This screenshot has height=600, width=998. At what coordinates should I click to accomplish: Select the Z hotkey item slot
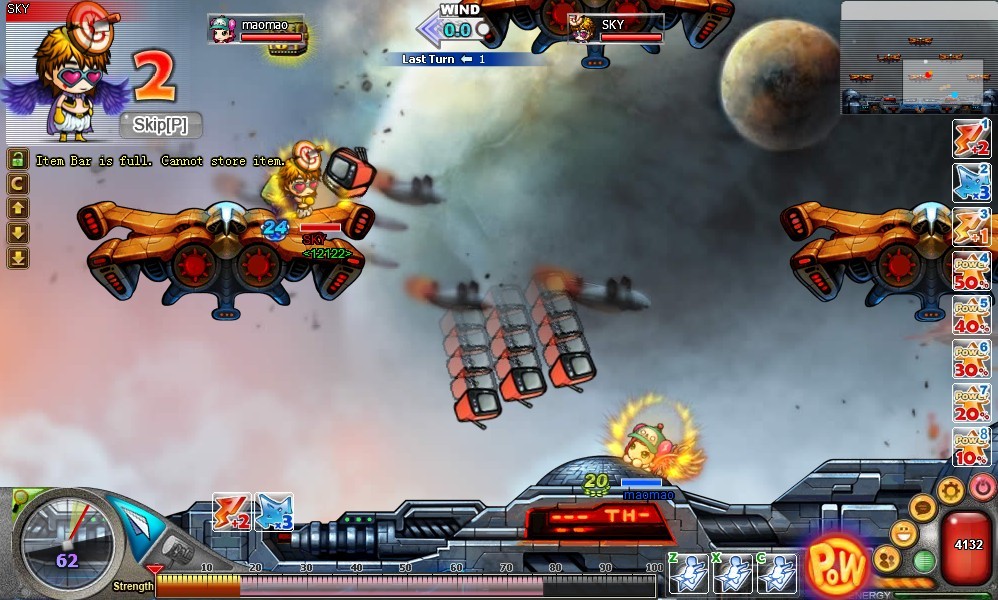[689, 573]
